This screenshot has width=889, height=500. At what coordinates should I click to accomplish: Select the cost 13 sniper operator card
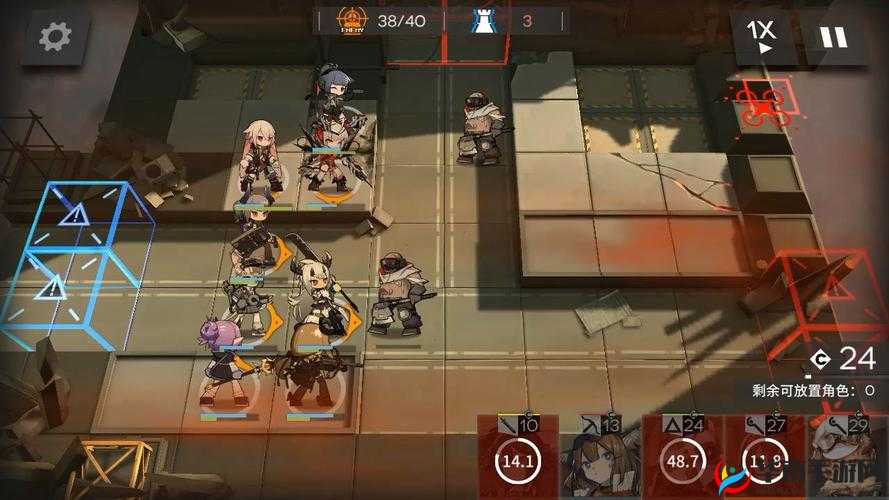599,458
